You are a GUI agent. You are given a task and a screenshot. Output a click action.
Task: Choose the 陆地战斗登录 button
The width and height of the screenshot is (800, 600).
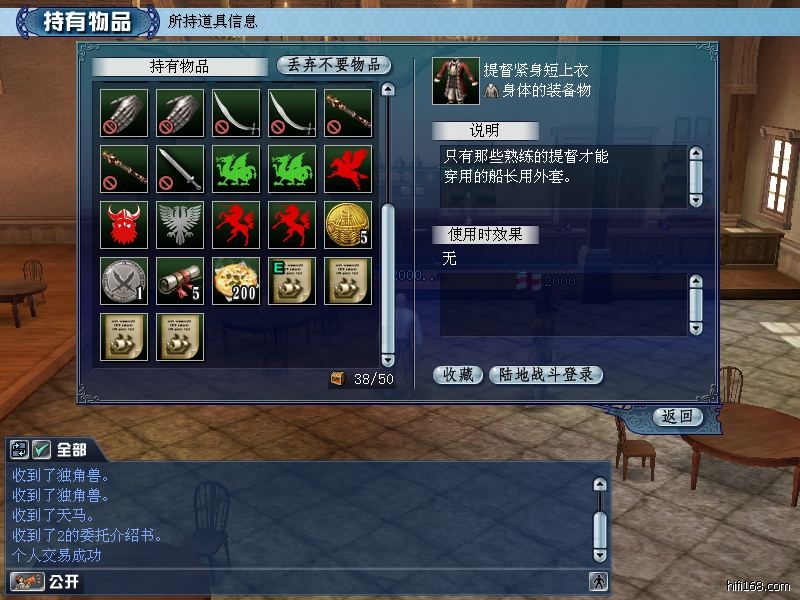click(x=546, y=375)
